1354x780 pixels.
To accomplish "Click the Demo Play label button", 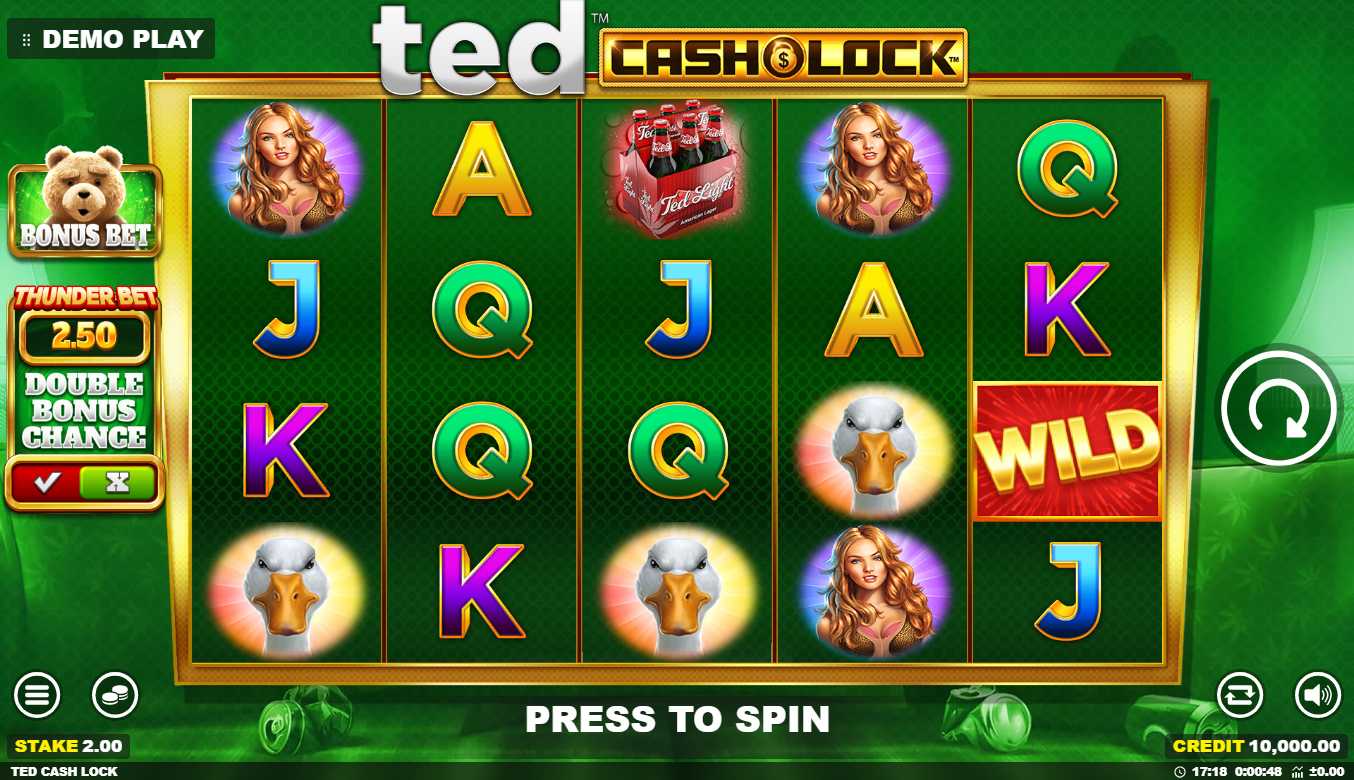I will pos(111,39).
